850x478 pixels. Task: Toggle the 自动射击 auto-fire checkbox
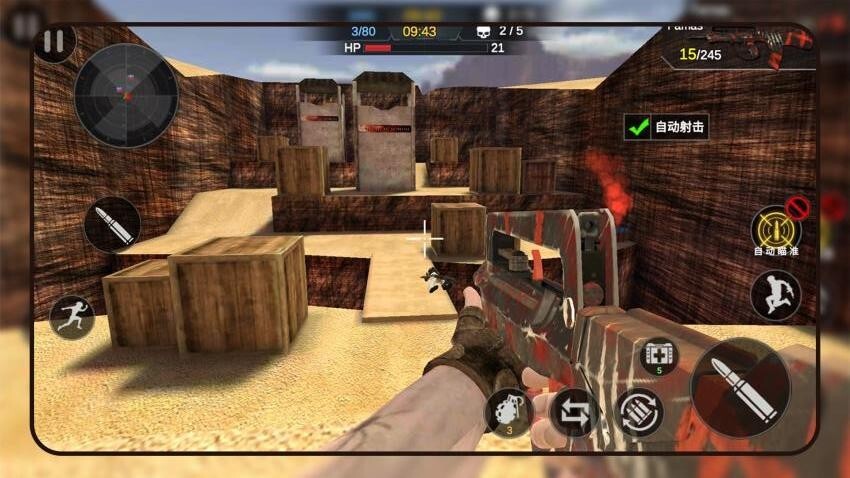tap(637, 127)
